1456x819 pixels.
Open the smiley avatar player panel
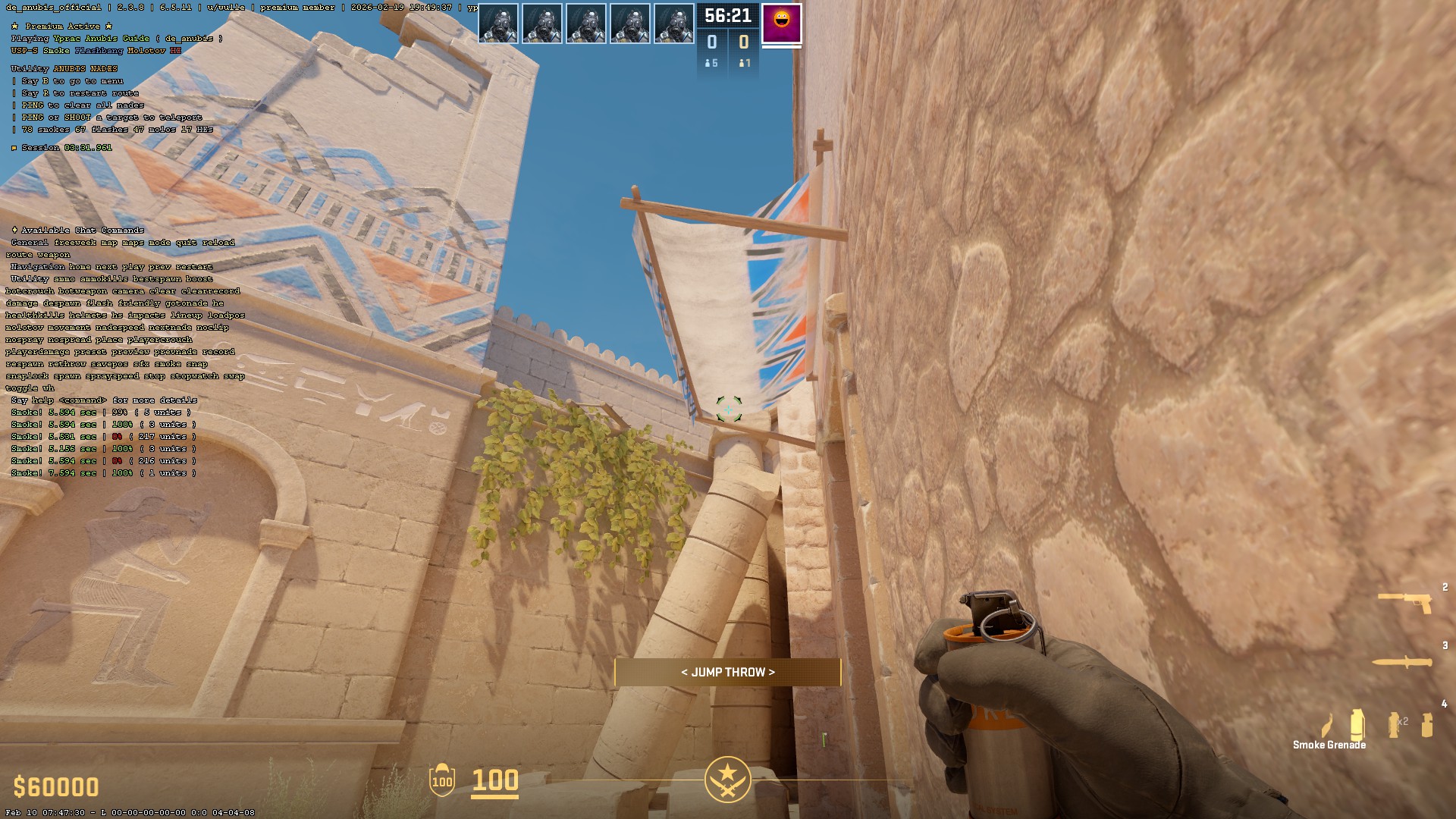pyautogui.click(x=781, y=24)
